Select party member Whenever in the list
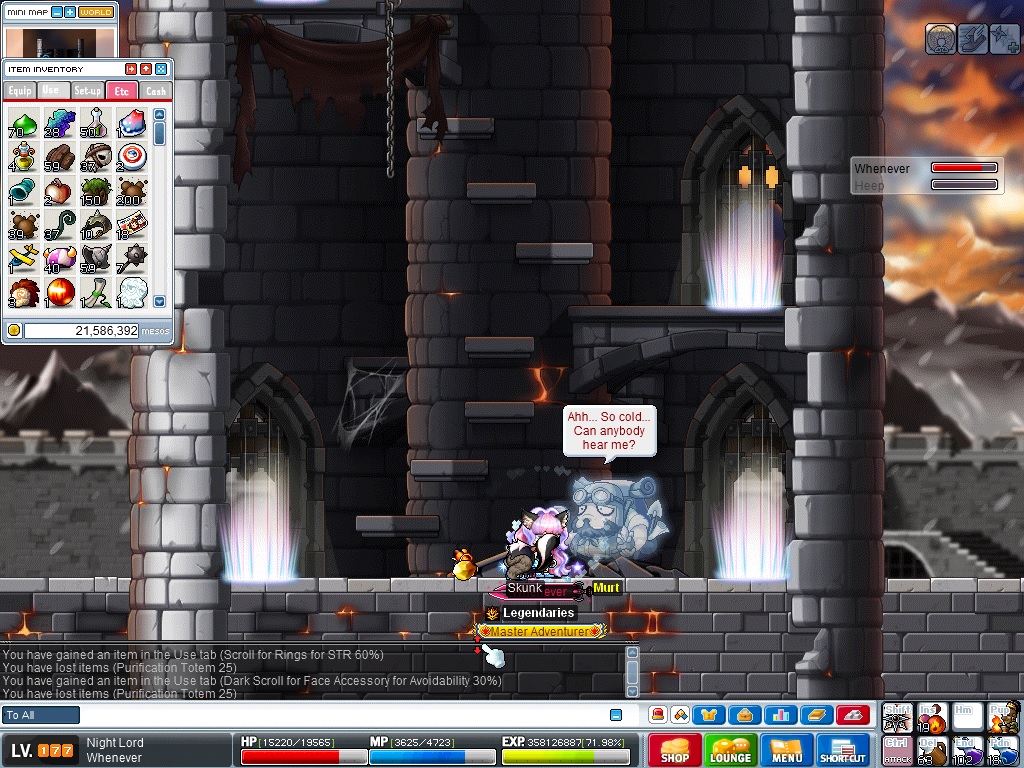This screenshot has height=768, width=1024. [x=882, y=169]
